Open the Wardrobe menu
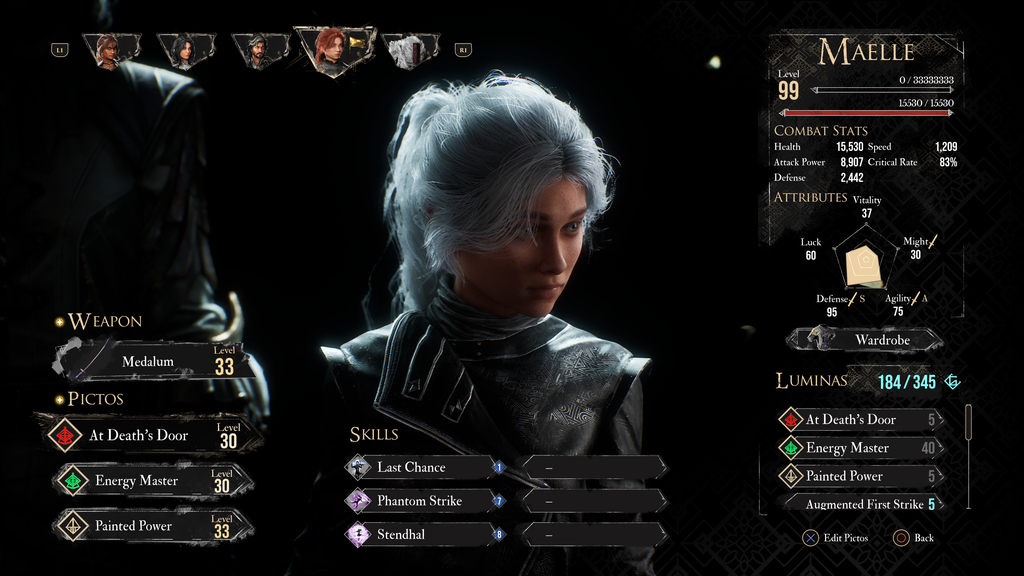The height and width of the screenshot is (576, 1024). pyautogui.click(x=866, y=340)
